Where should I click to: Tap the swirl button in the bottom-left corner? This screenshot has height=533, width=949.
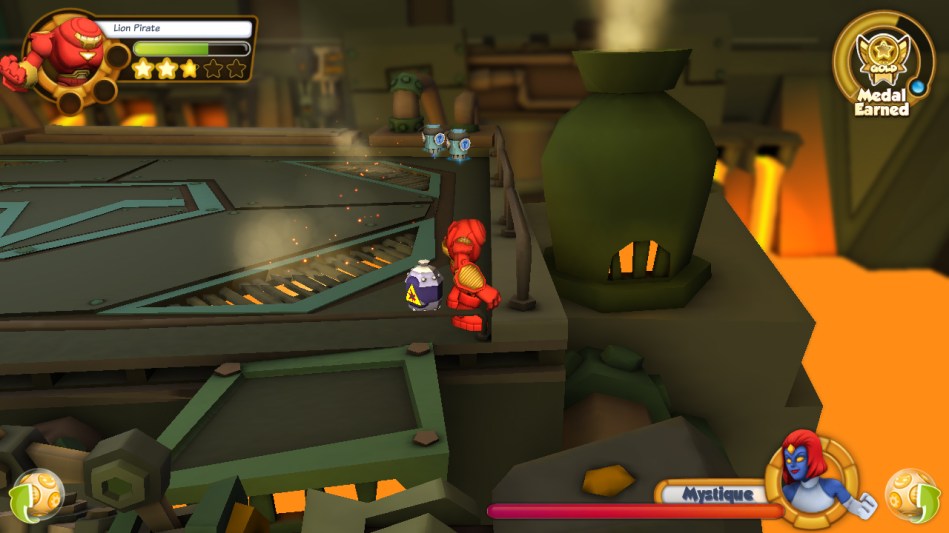click(35, 495)
